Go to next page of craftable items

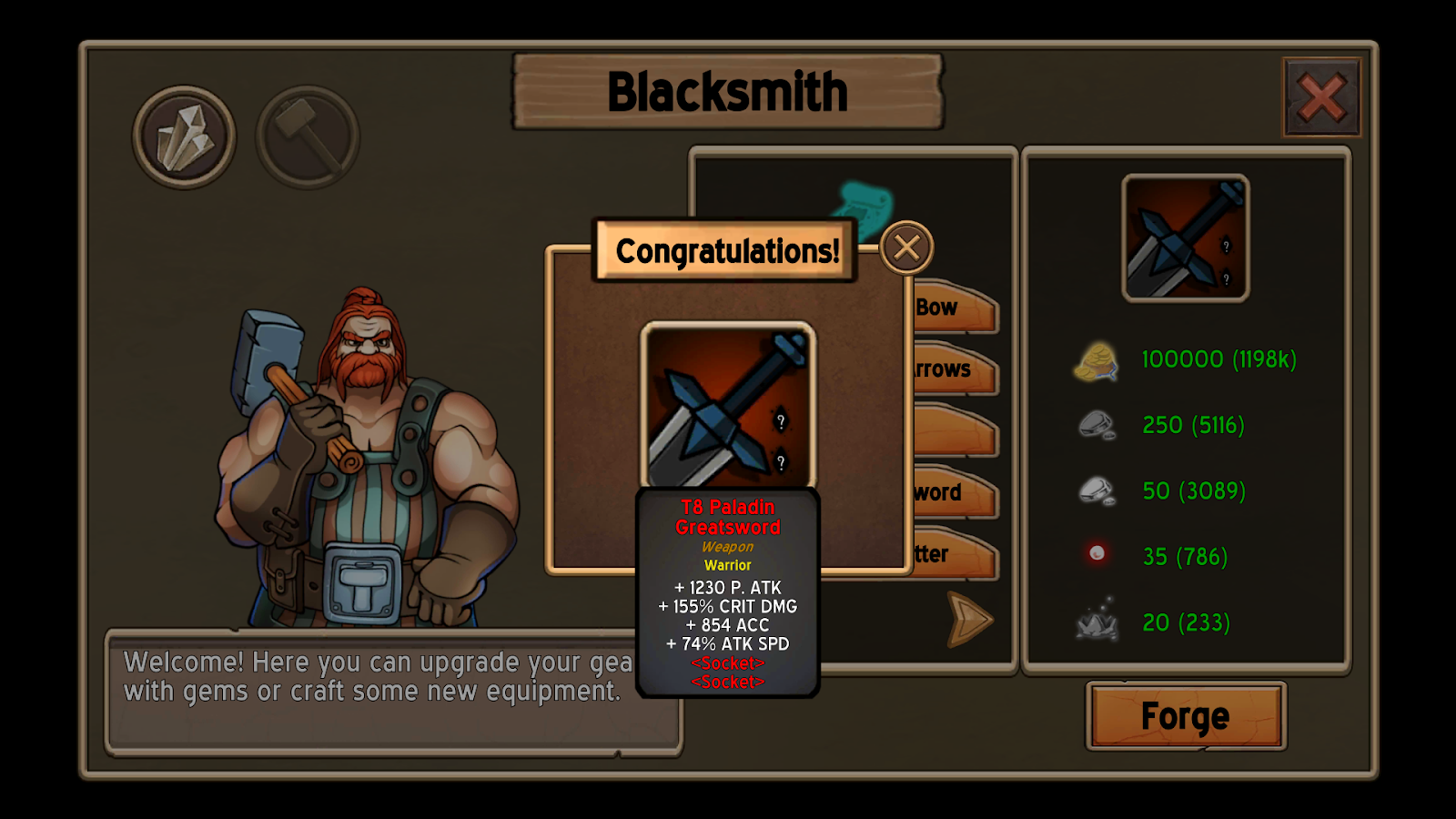[968, 619]
